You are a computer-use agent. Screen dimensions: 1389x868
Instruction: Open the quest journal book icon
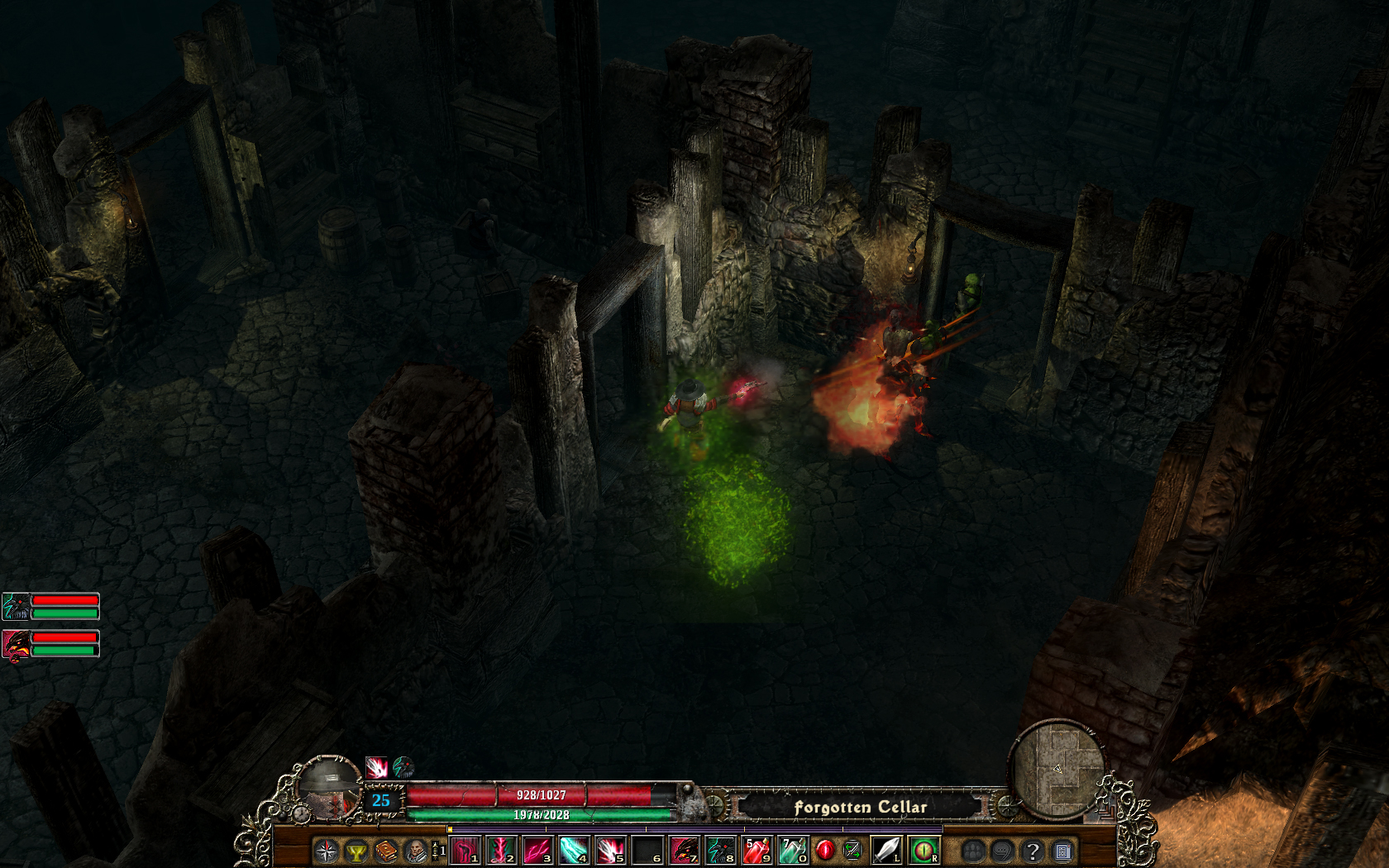[x=386, y=851]
